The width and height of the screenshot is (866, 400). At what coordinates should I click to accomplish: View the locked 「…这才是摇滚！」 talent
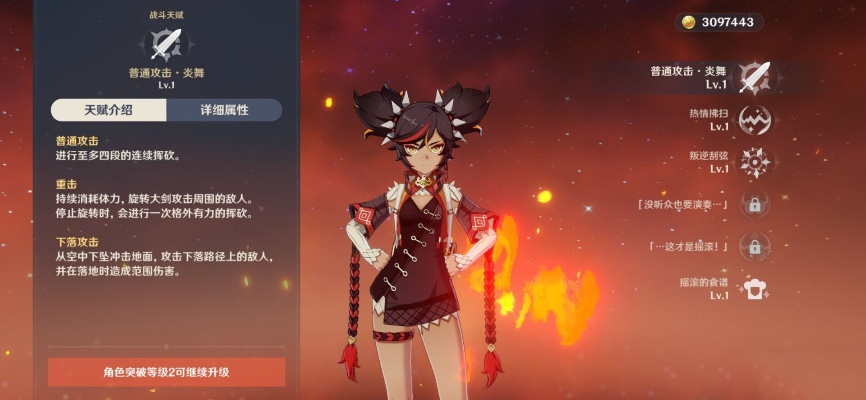[x=754, y=246]
